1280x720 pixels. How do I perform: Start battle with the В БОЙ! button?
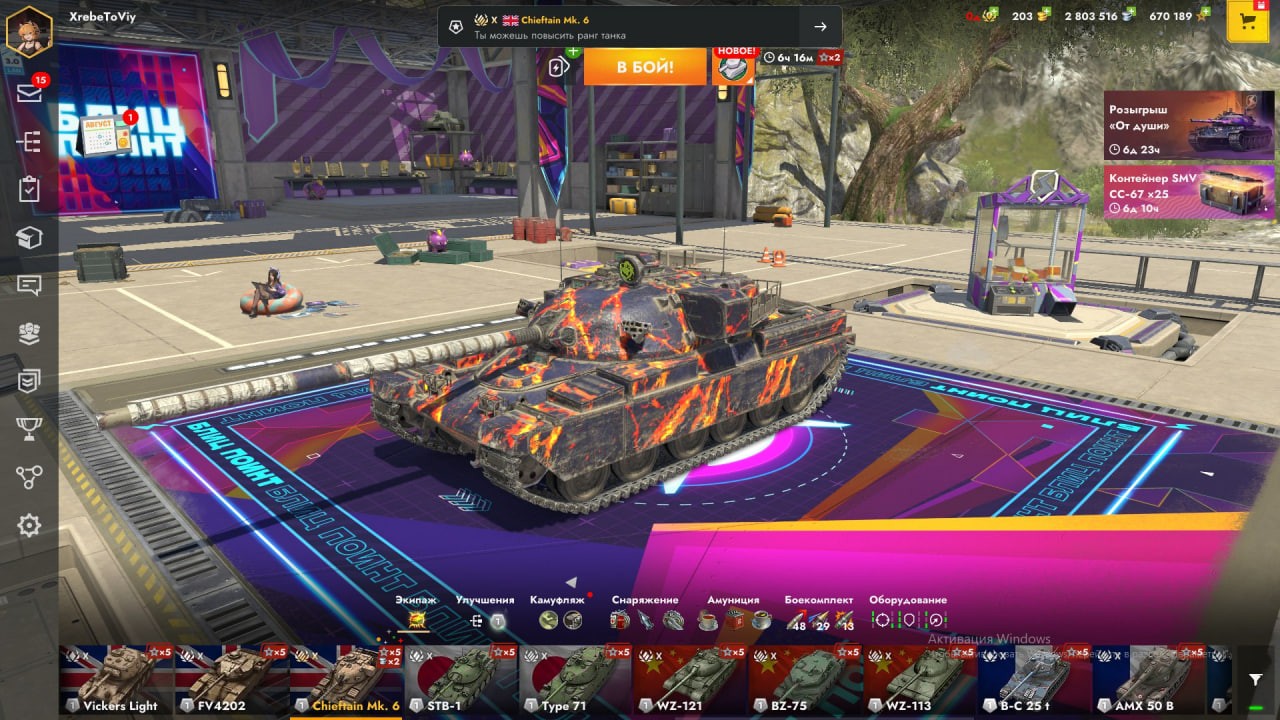tap(645, 67)
